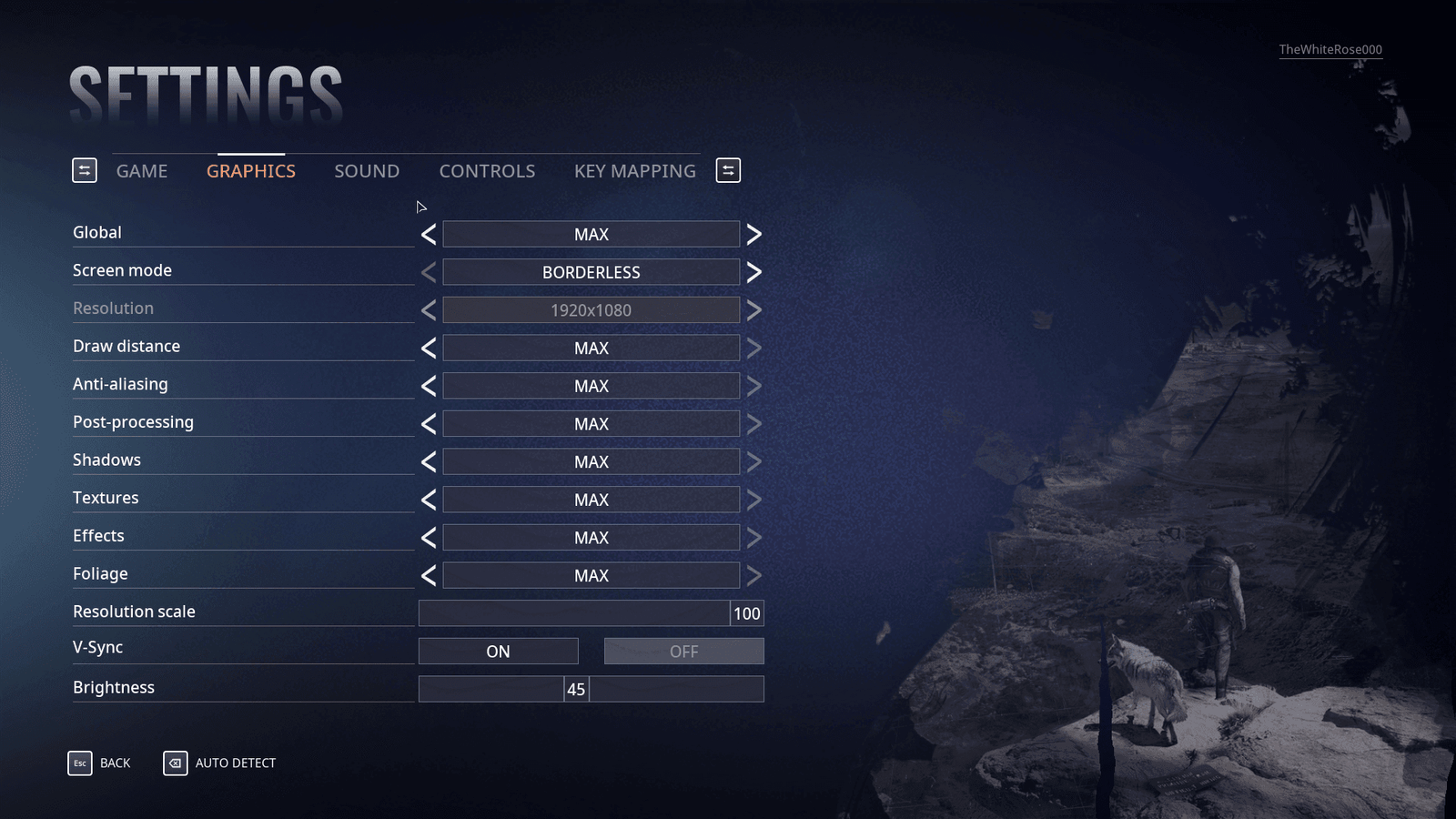
Task: Reduce Effects quality with left arrow
Action: (x=429, y=538)
